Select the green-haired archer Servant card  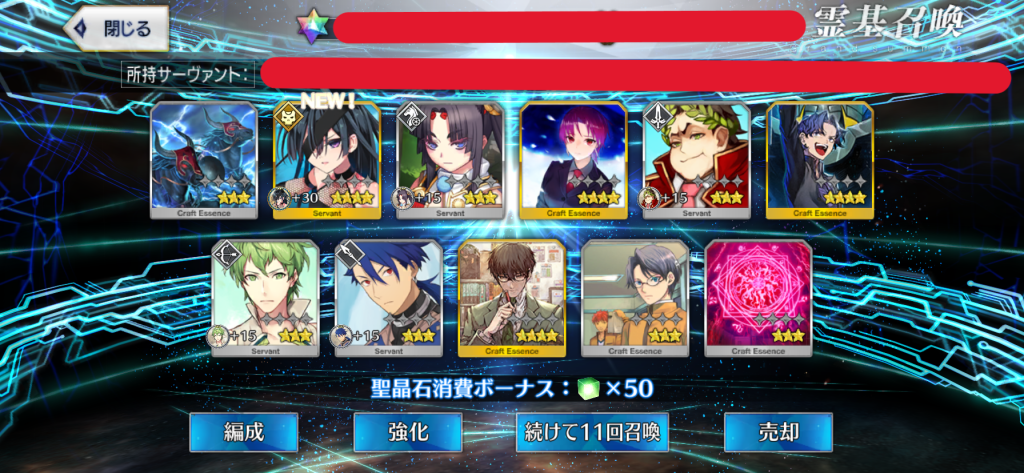tap(265, 298)
